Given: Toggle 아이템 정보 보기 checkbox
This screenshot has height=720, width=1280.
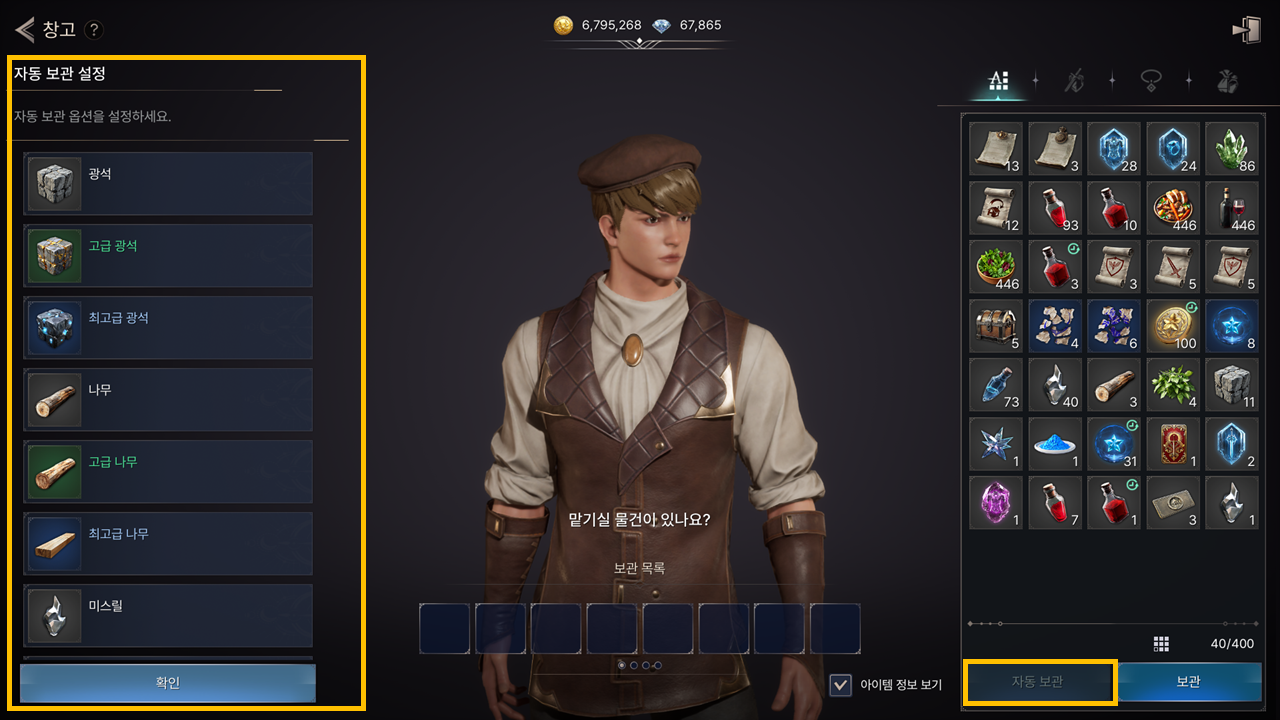Looking at the screenshot, I should (841, 685).
